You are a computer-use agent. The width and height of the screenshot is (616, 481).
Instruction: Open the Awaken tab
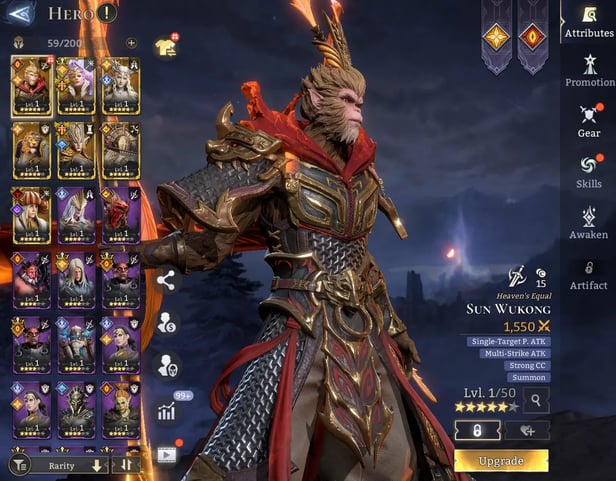click(589, 221)
